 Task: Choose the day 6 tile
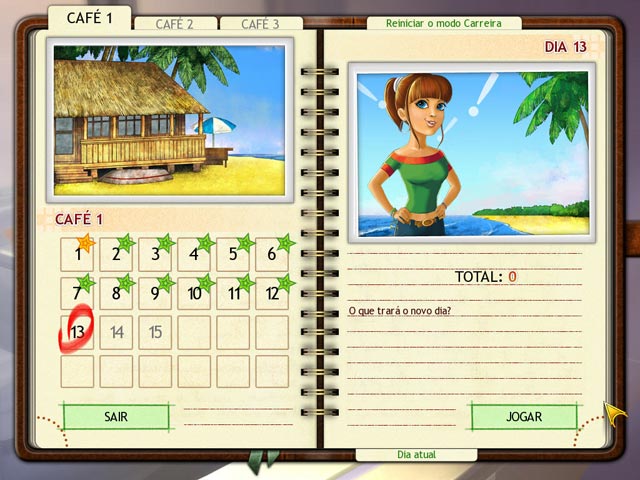pyautogui.click(x=272, y=254)
